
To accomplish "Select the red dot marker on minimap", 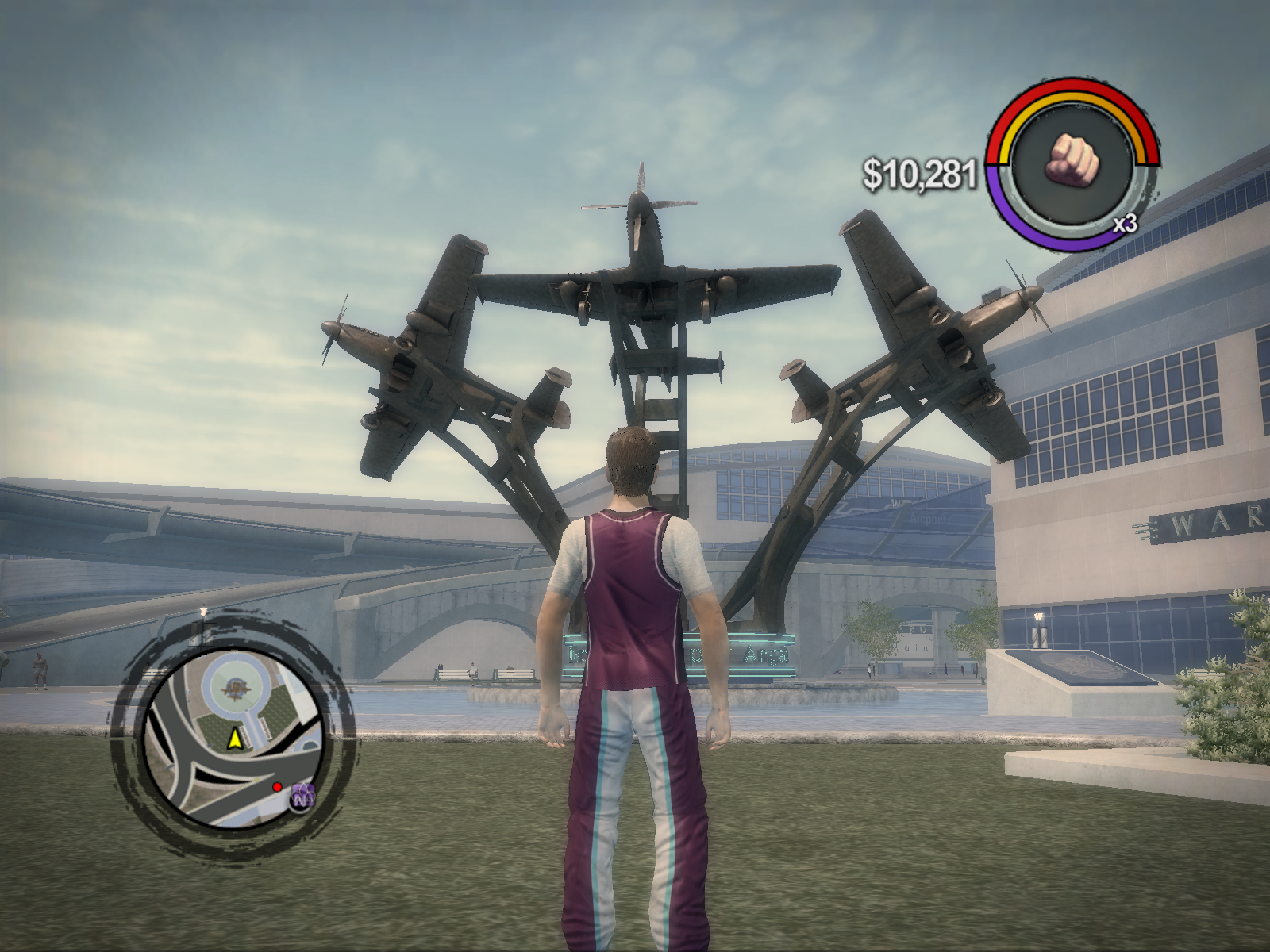I will 277,787.
